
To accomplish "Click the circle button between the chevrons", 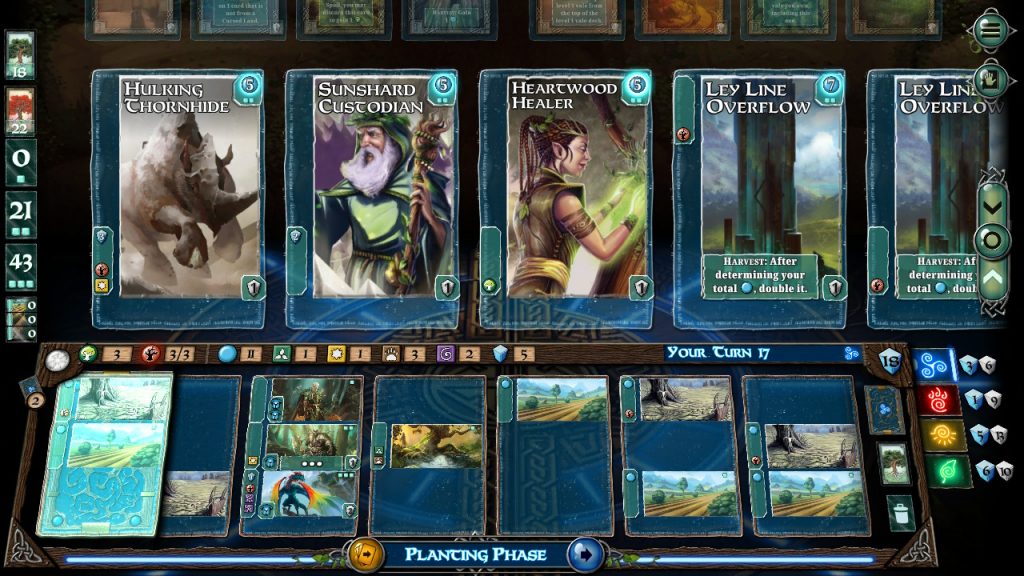I will coord(992,241).
